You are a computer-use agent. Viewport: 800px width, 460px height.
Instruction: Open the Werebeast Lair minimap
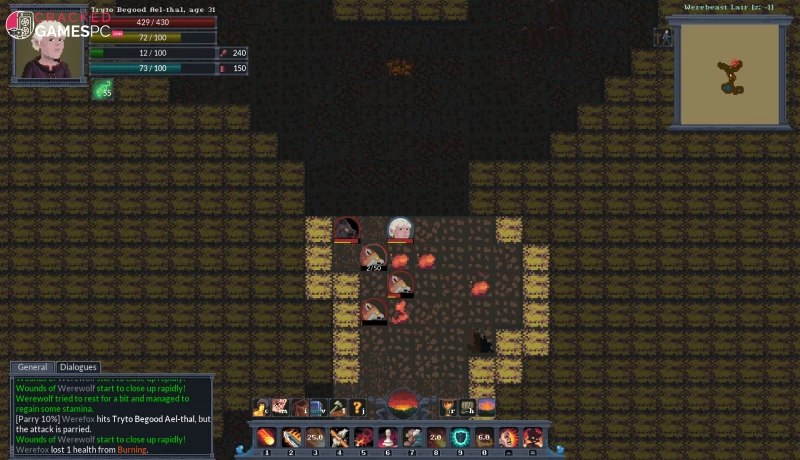coord(729,74)
